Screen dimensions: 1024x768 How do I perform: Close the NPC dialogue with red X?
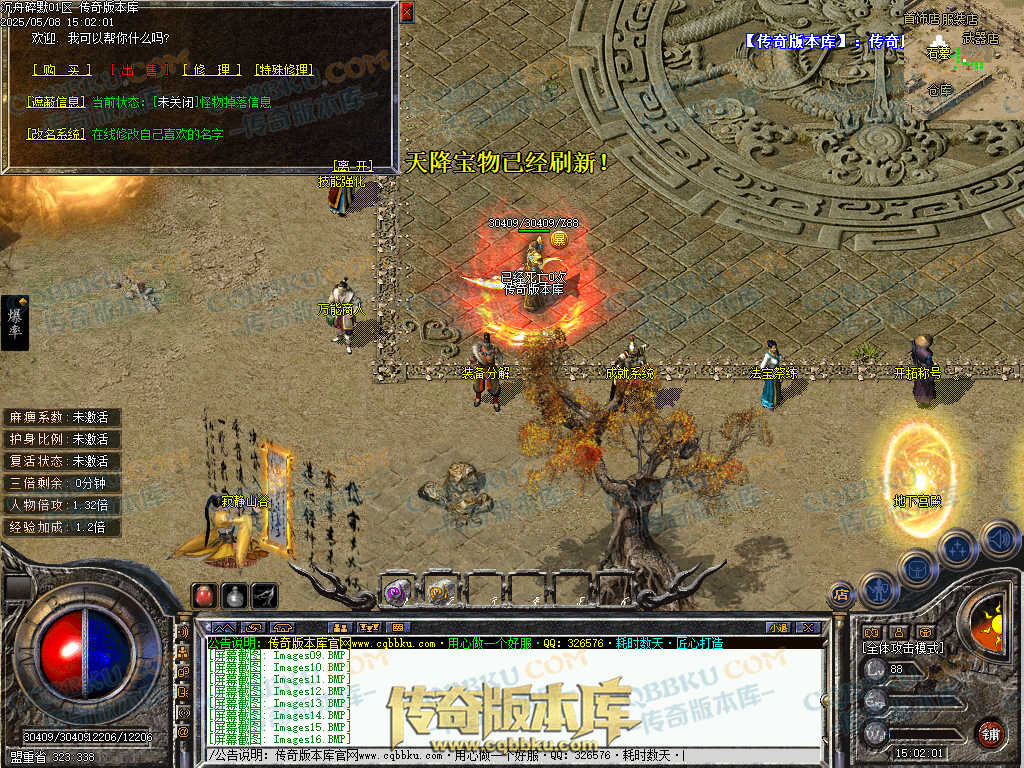[406, 12]
